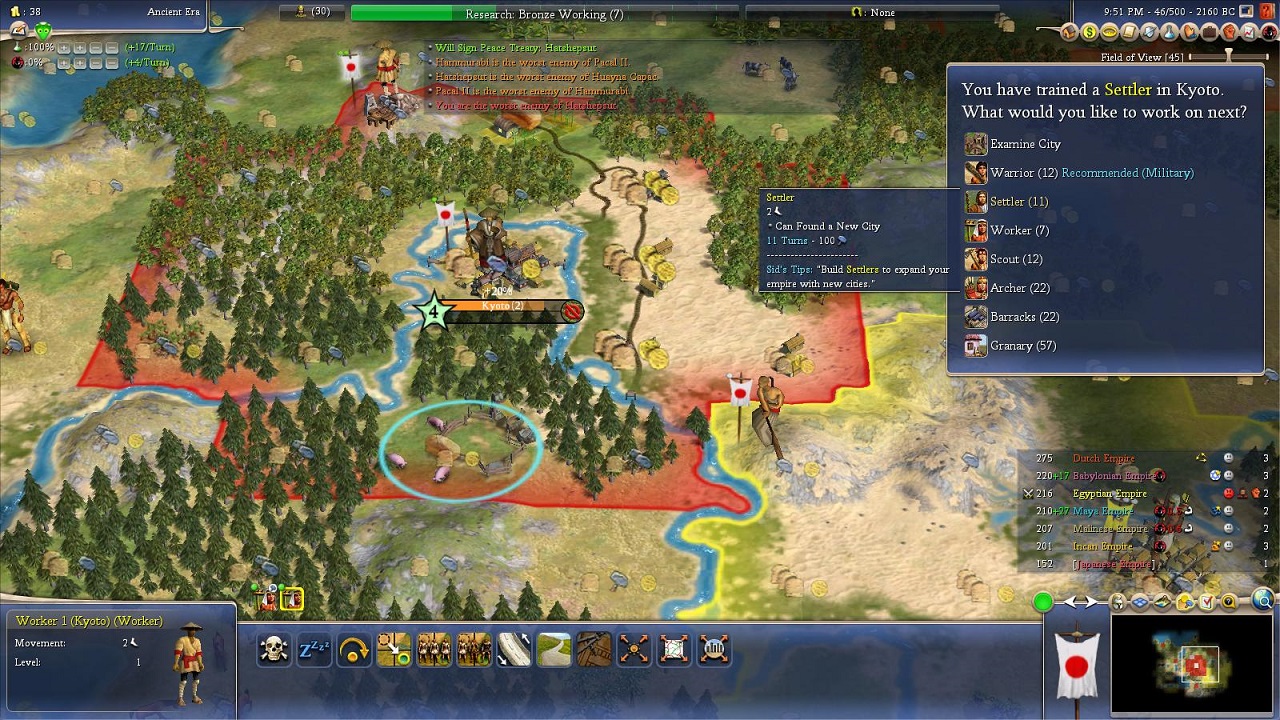
Task: Skip the worker's turn
Action: pyautogui.click(x=354, y=650)
